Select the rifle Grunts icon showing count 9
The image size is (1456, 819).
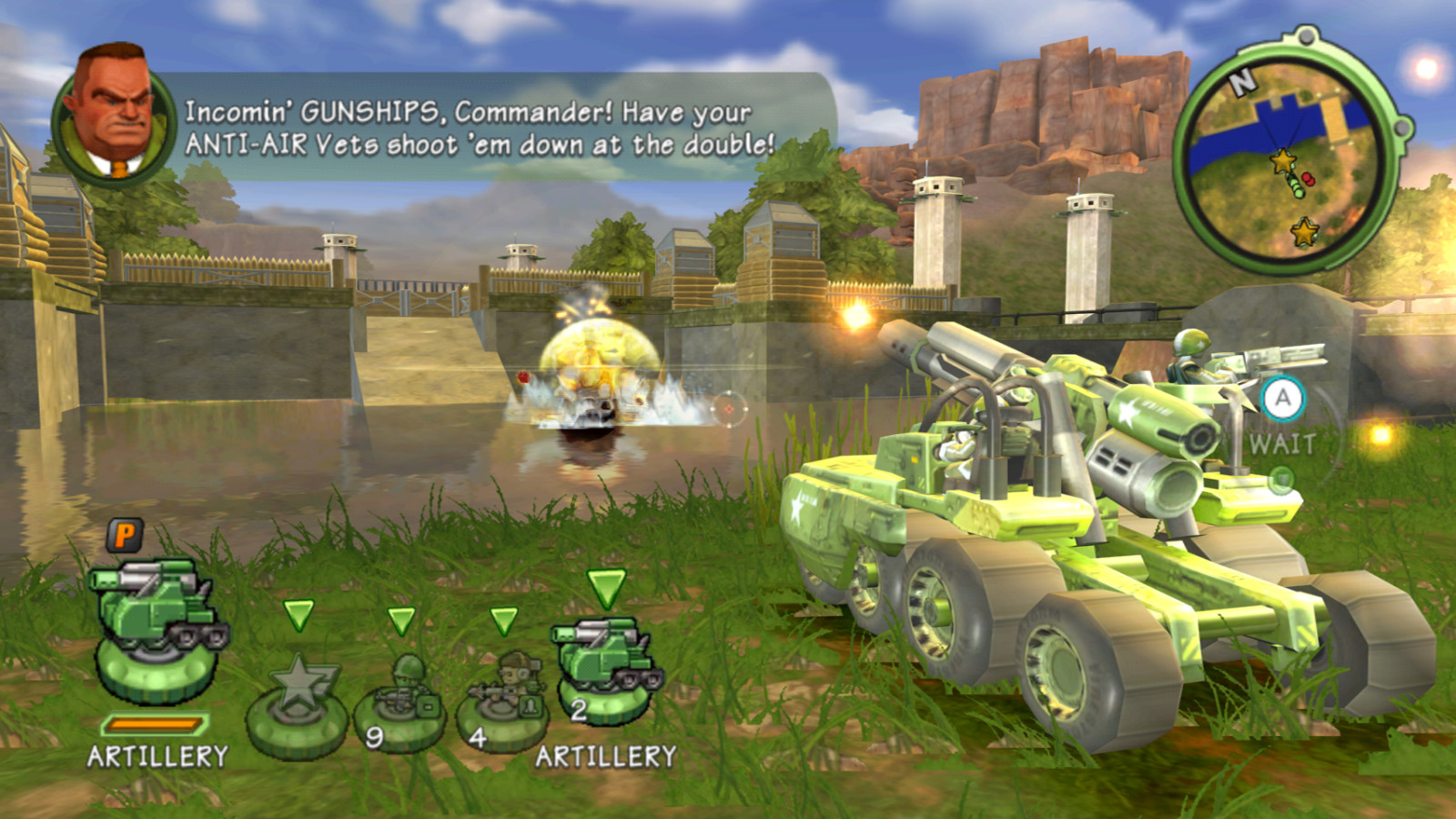click(401, 687)
